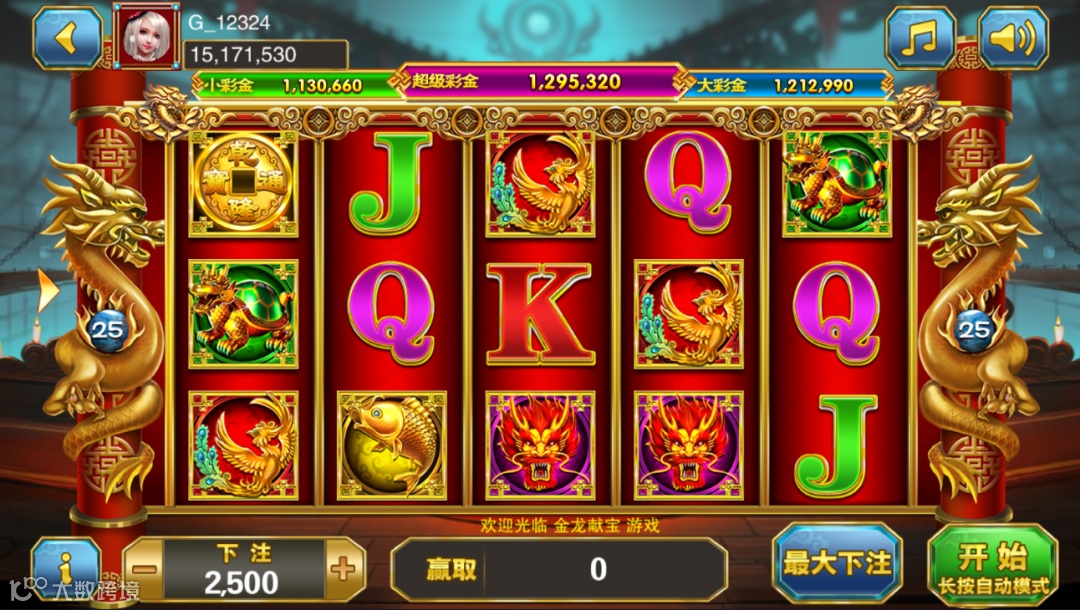Toggle the sound speaker button
Viewport: 1080px width, 610px height.
tap(1012, 39)
